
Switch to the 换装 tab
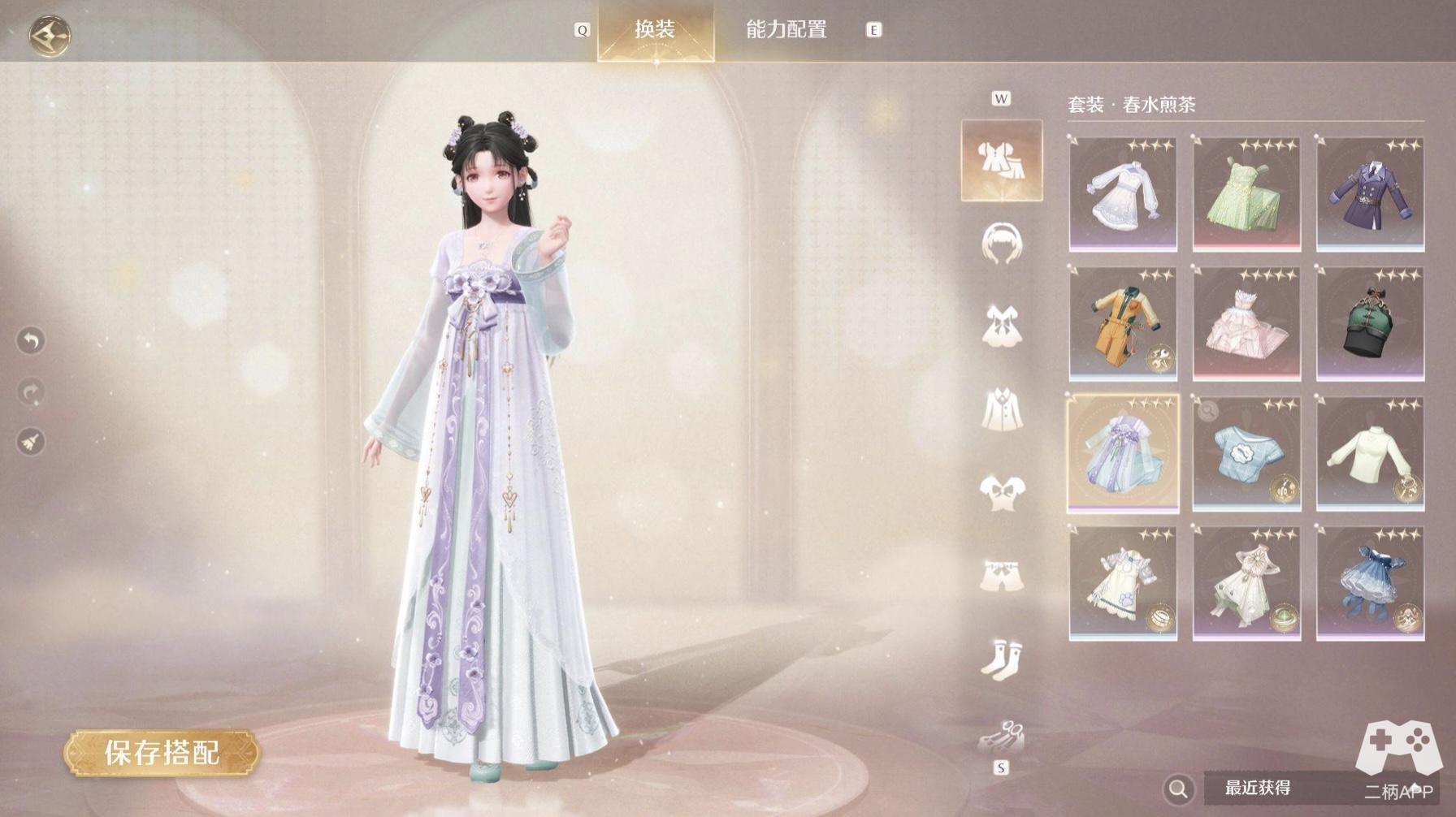click(655, 30)
